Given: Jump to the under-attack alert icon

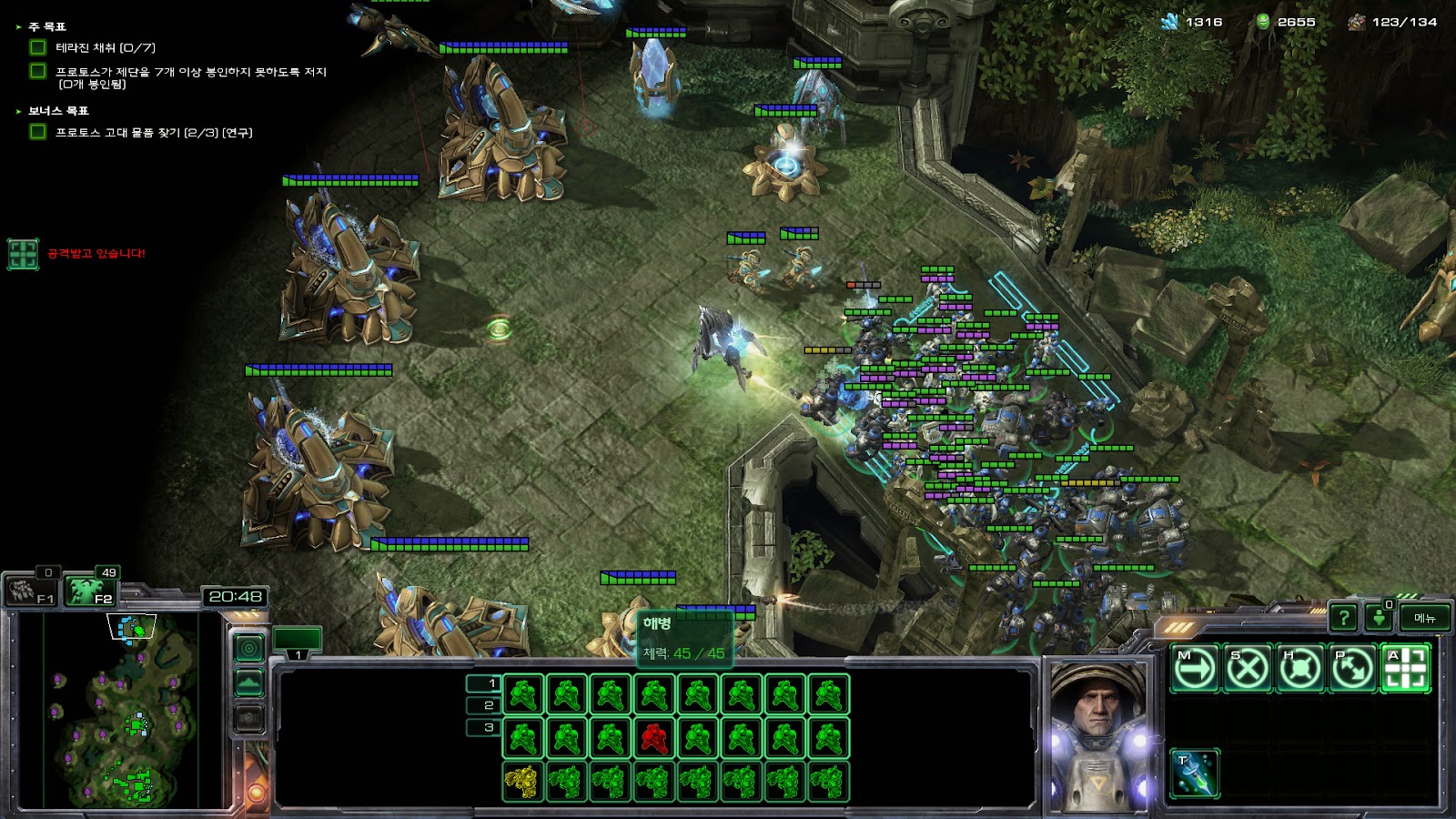Looking at the screenshot, I should coord(23,254).
